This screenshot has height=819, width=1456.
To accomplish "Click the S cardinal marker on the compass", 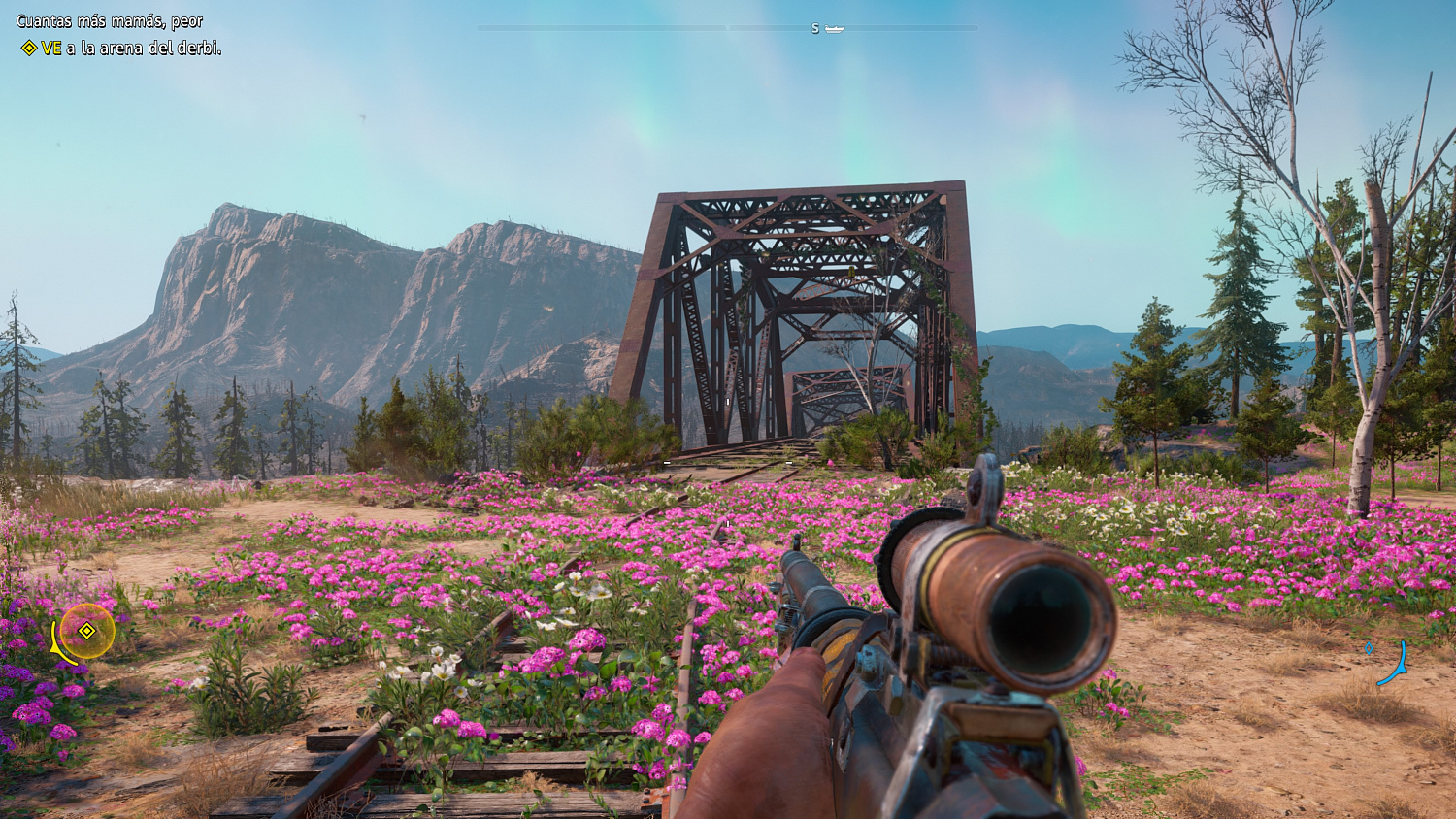I will [x=815, y=28].
